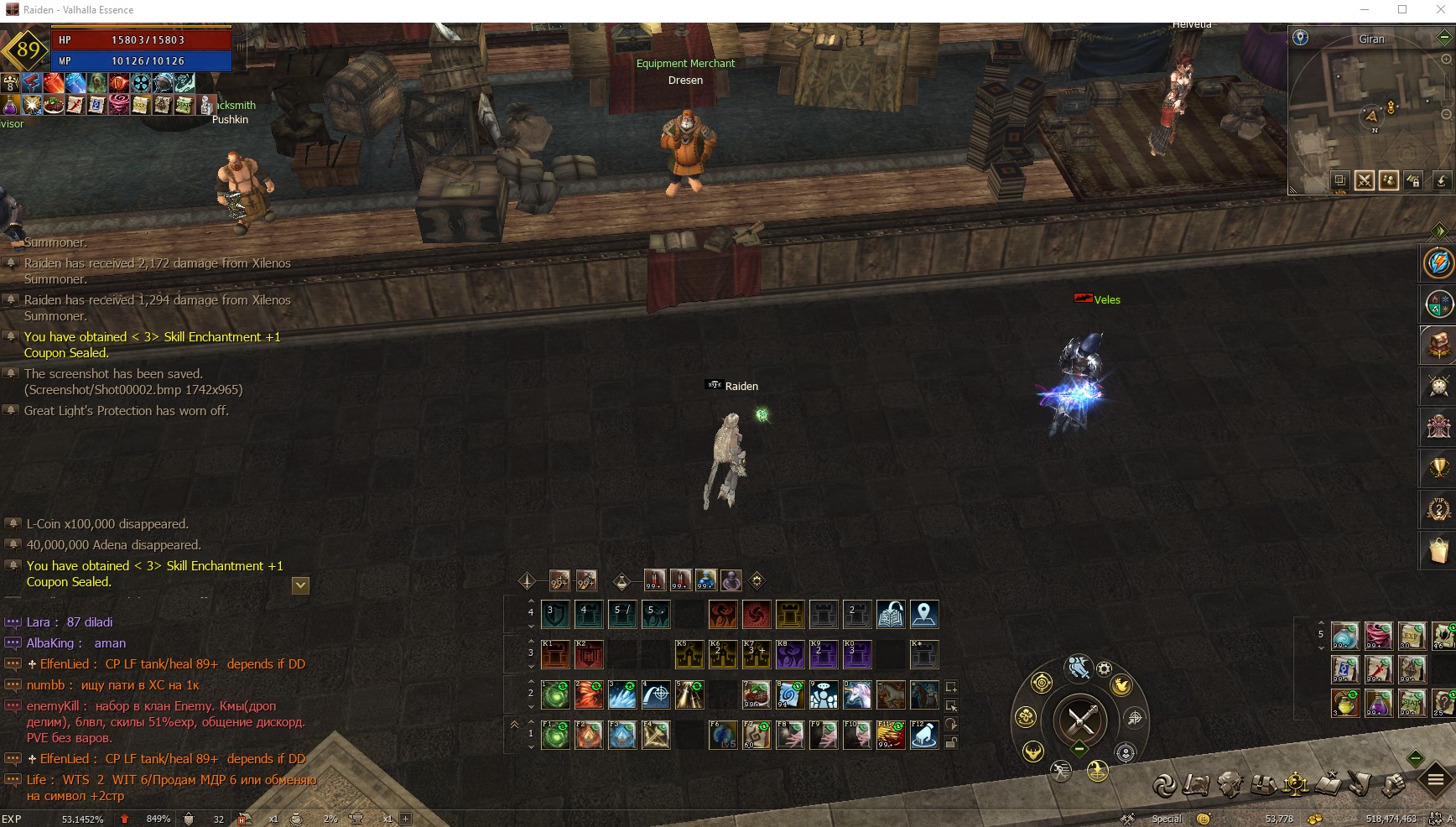This screenshot has width=1456, height=827.
Task: Click the open book with arrow icon
Action: pyautogui.click(x=890, y=615)
